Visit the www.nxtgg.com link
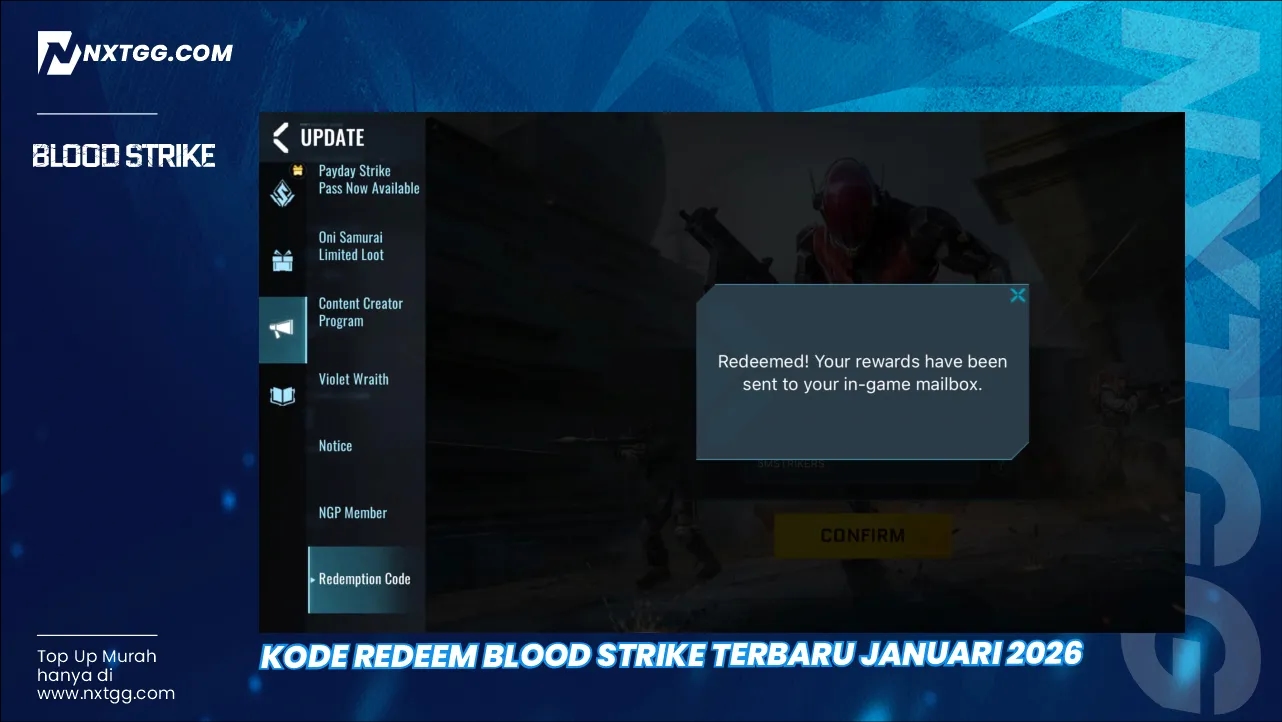Screen dimensions: 1282x722 tap(105, 693)
